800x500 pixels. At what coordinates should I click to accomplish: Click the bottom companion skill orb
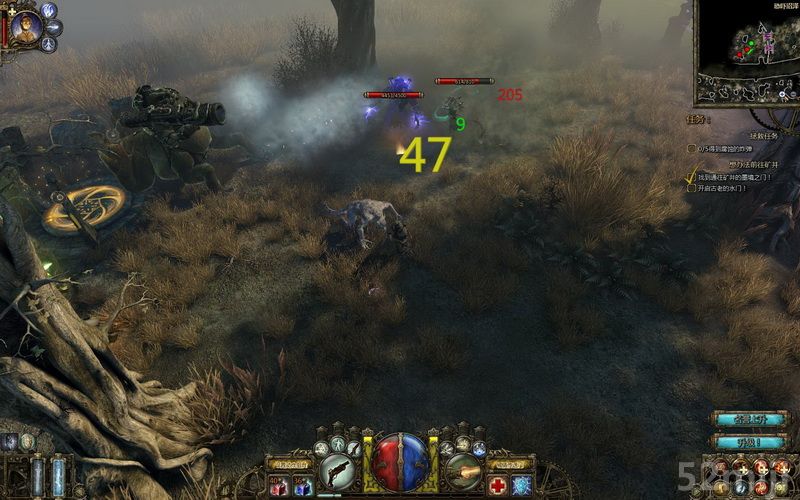click(x=50, y=44)
